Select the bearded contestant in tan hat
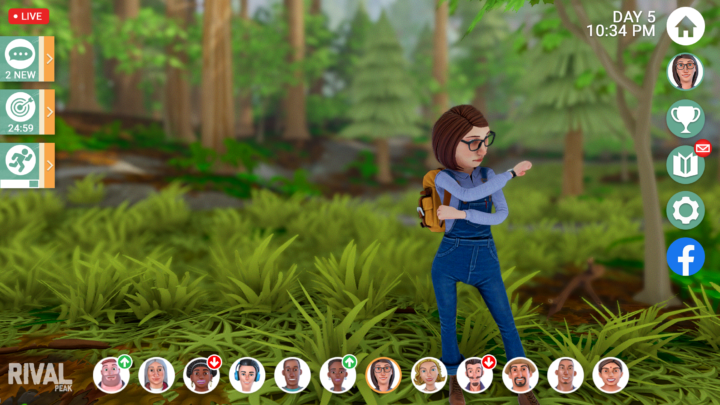 point(520,375)
